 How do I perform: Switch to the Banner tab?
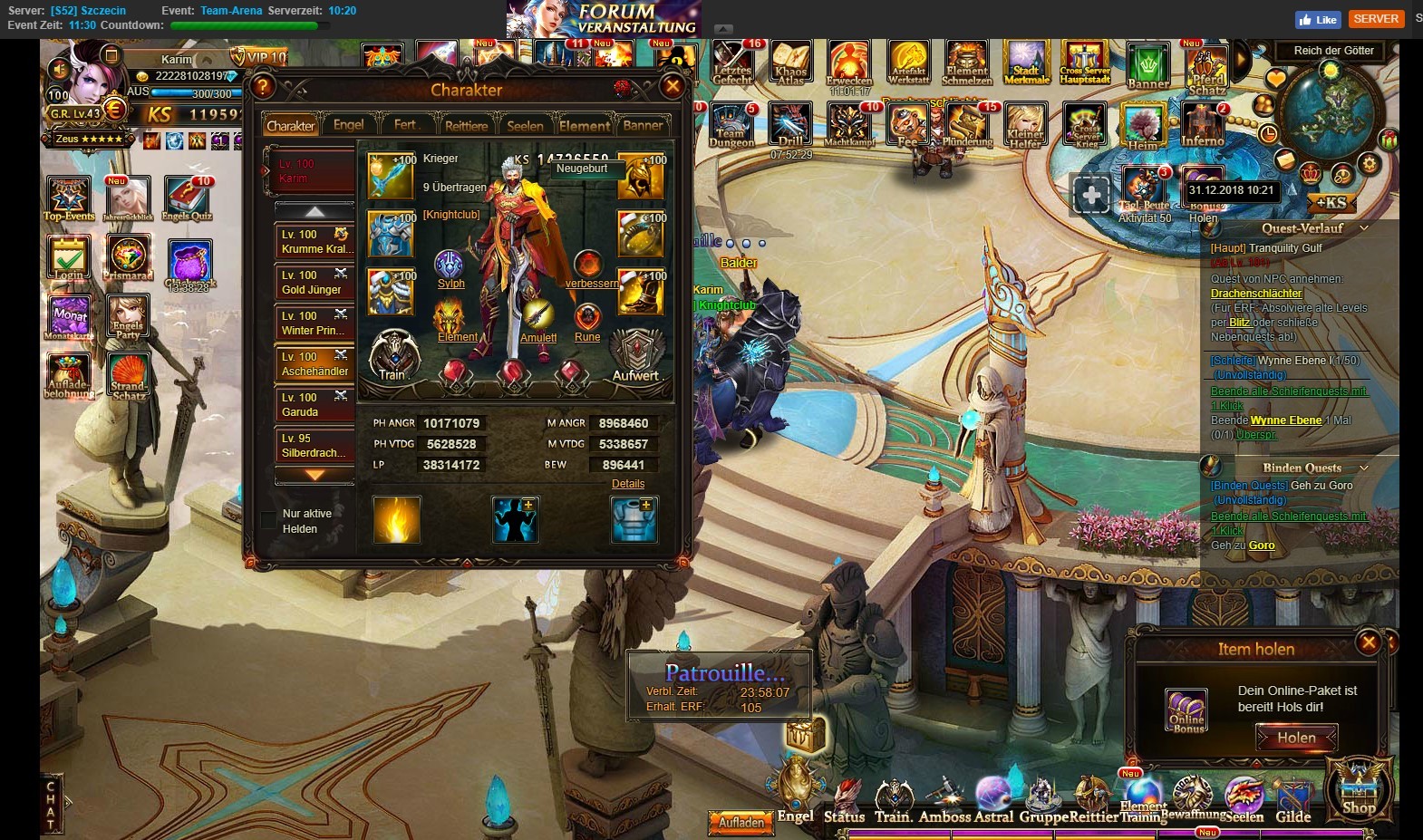click(643, 125)
